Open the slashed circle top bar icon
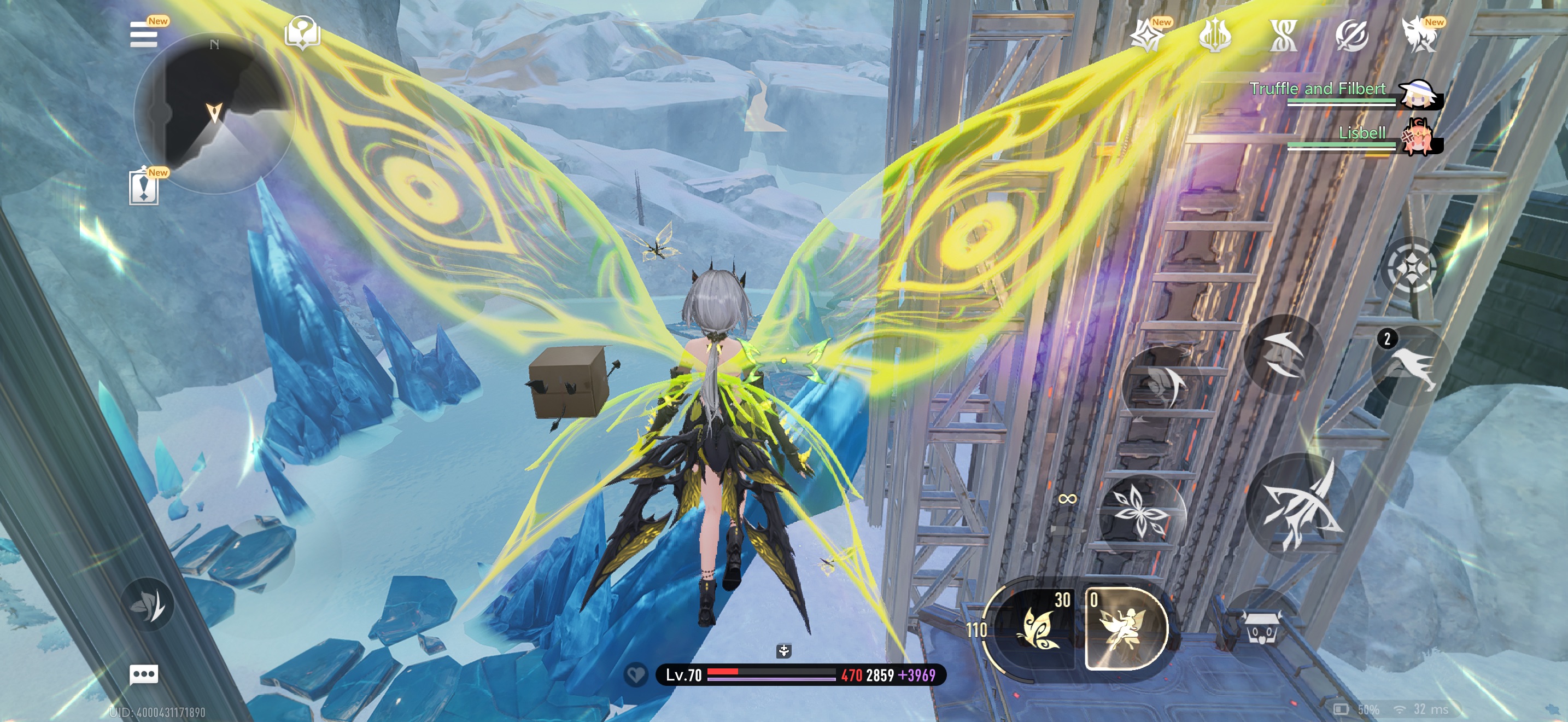This screenshot has width=1568, height=722. [1351, 36]
